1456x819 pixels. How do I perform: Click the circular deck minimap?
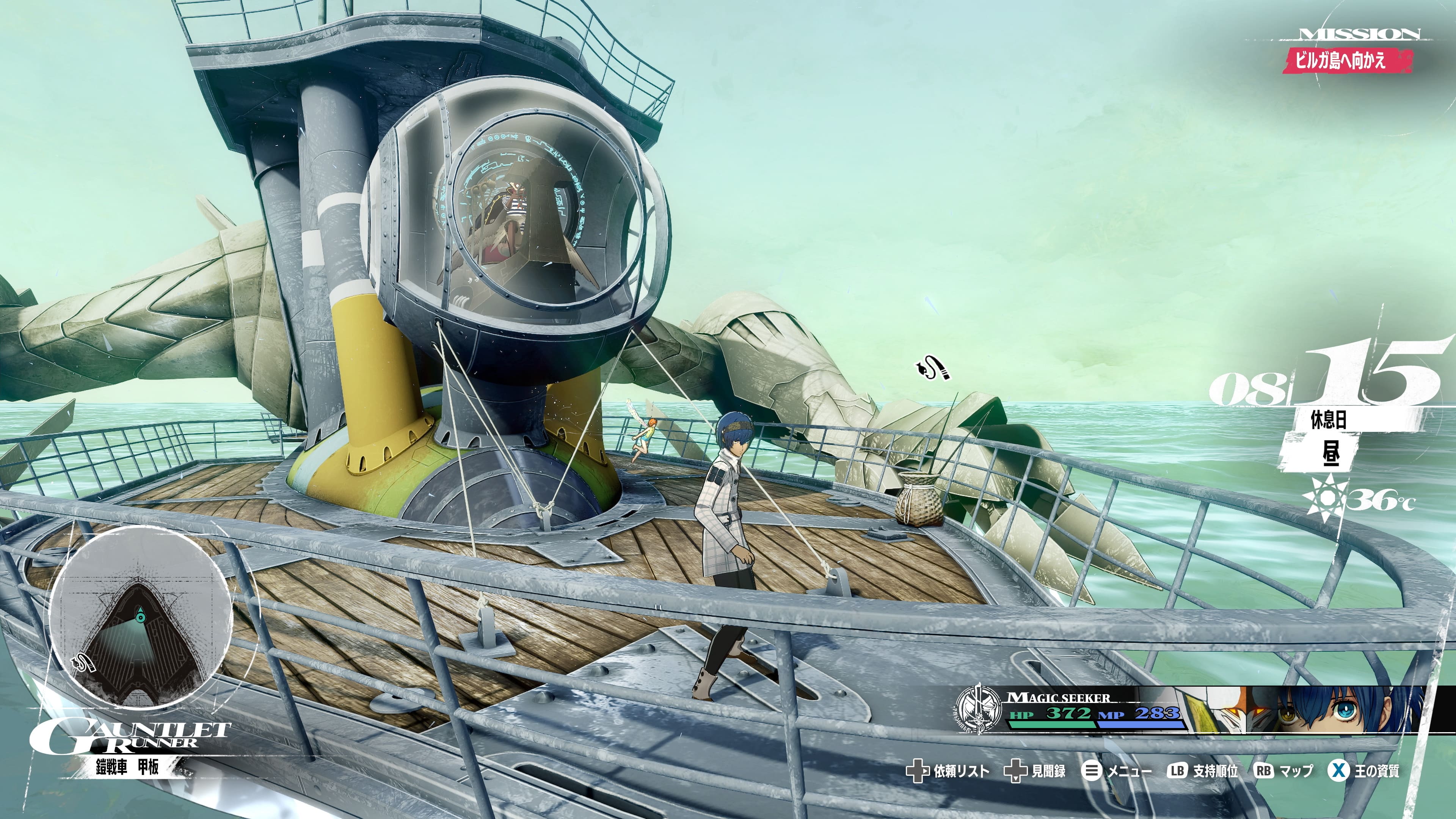(141, 617)
